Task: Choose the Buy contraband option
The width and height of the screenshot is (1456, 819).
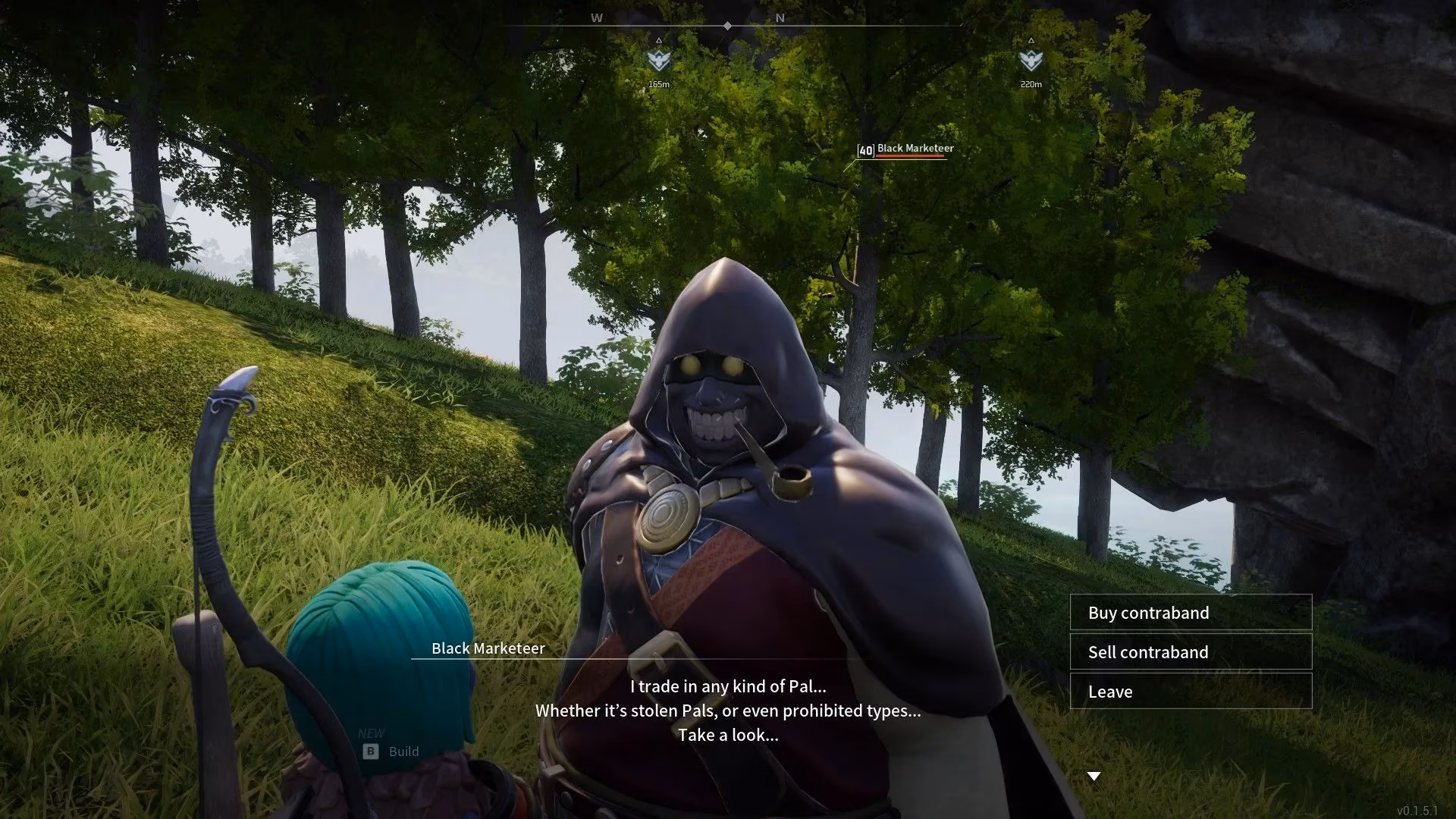Action: [x=1190, y=613]
